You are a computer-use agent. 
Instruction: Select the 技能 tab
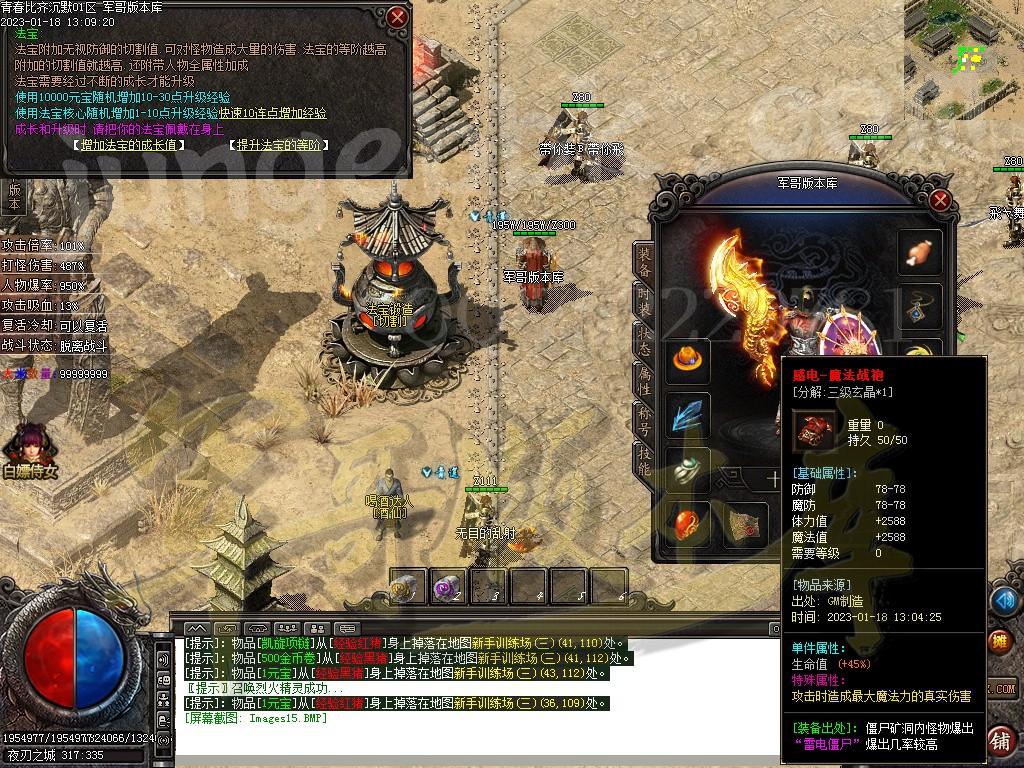(x=644, y=460)
